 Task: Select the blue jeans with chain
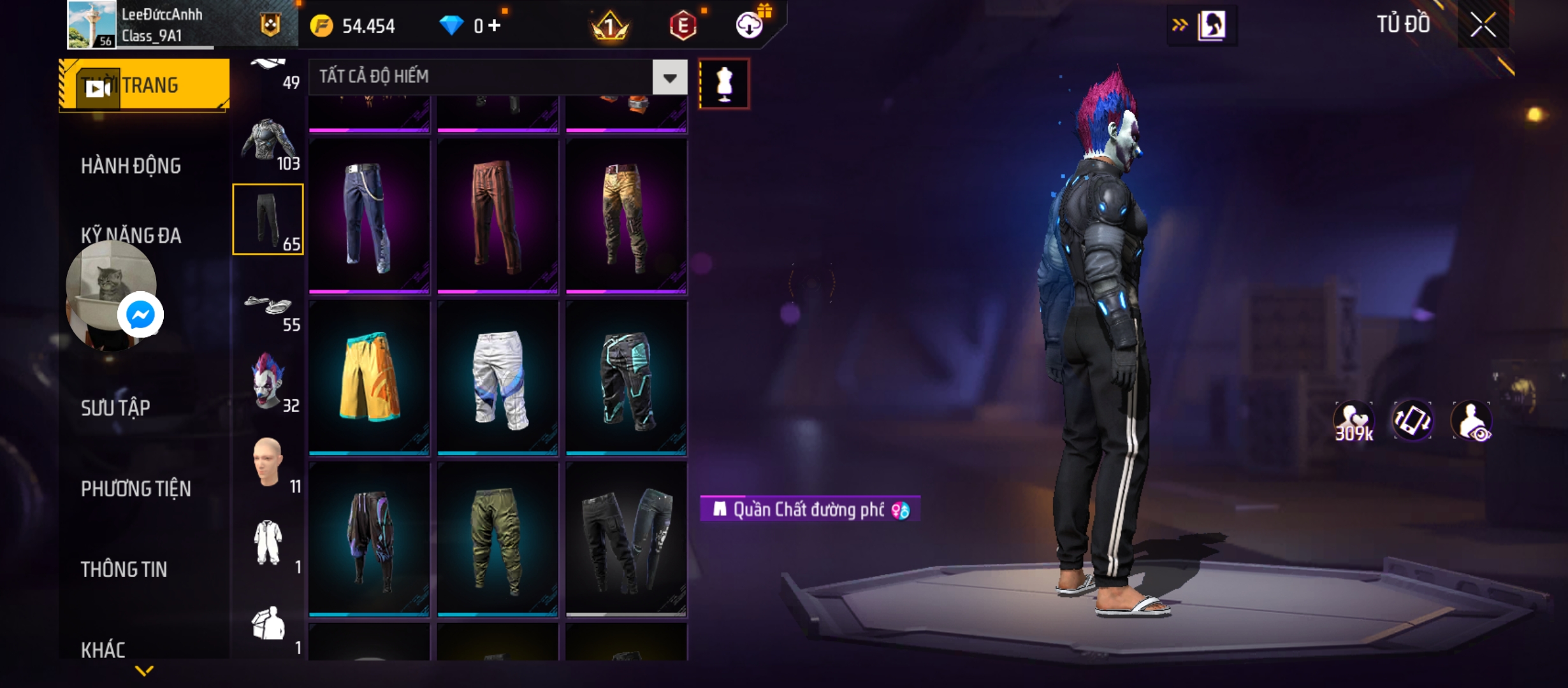tap(369, 217)
